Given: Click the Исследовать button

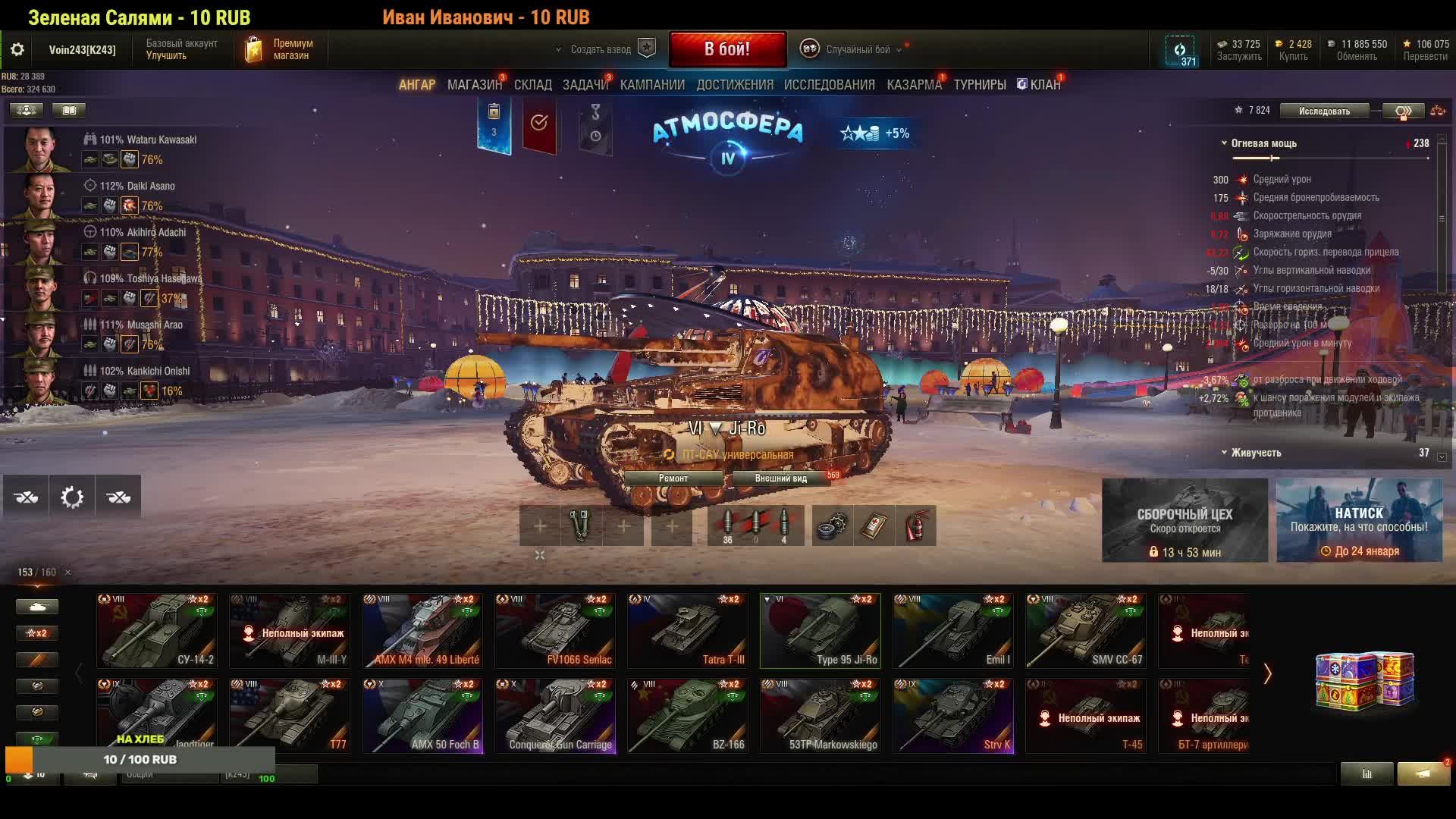Looking at the screenshot, I should [x=1324, y=111].
